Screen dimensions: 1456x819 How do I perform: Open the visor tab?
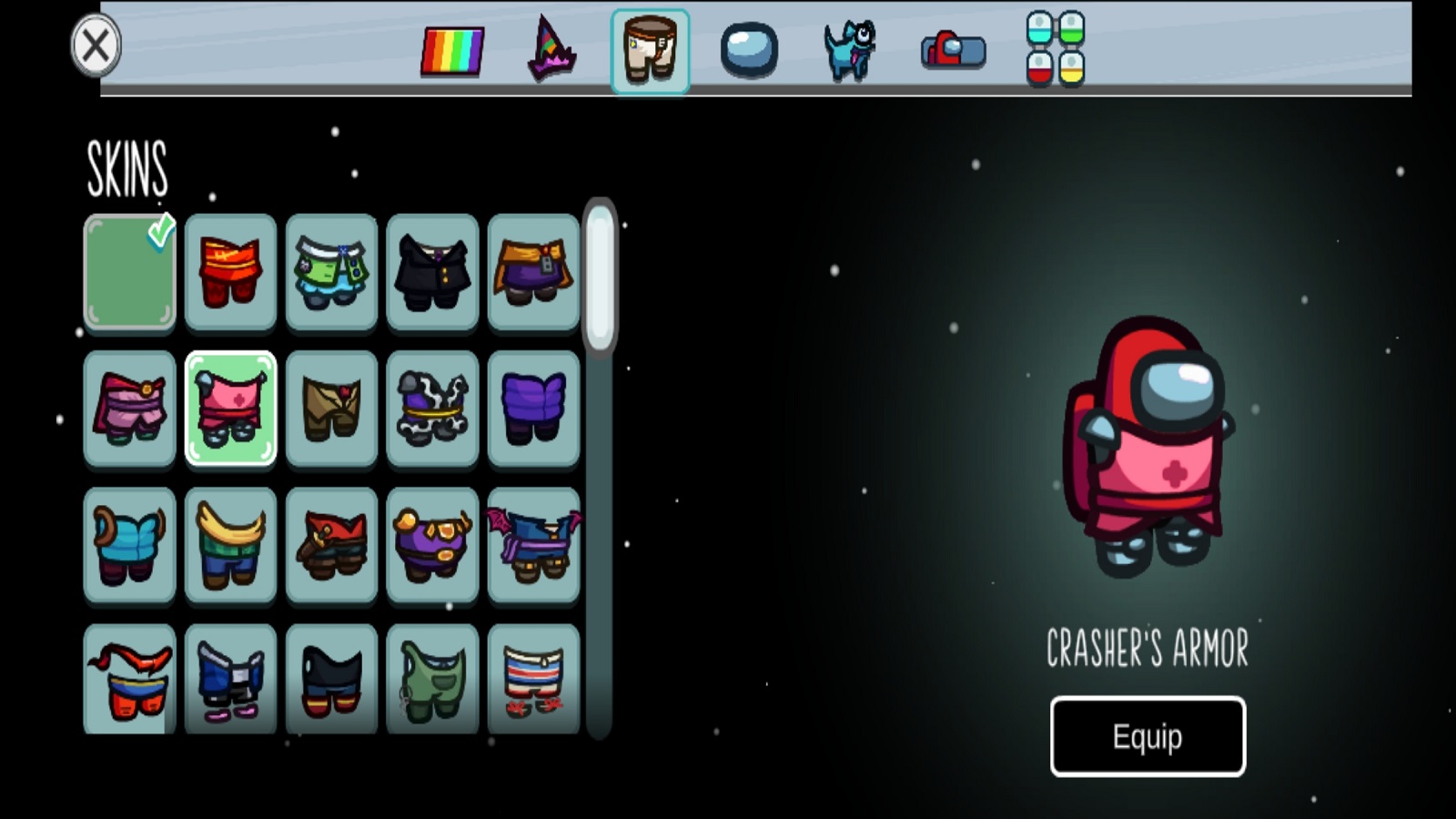[x=749, y=51]
